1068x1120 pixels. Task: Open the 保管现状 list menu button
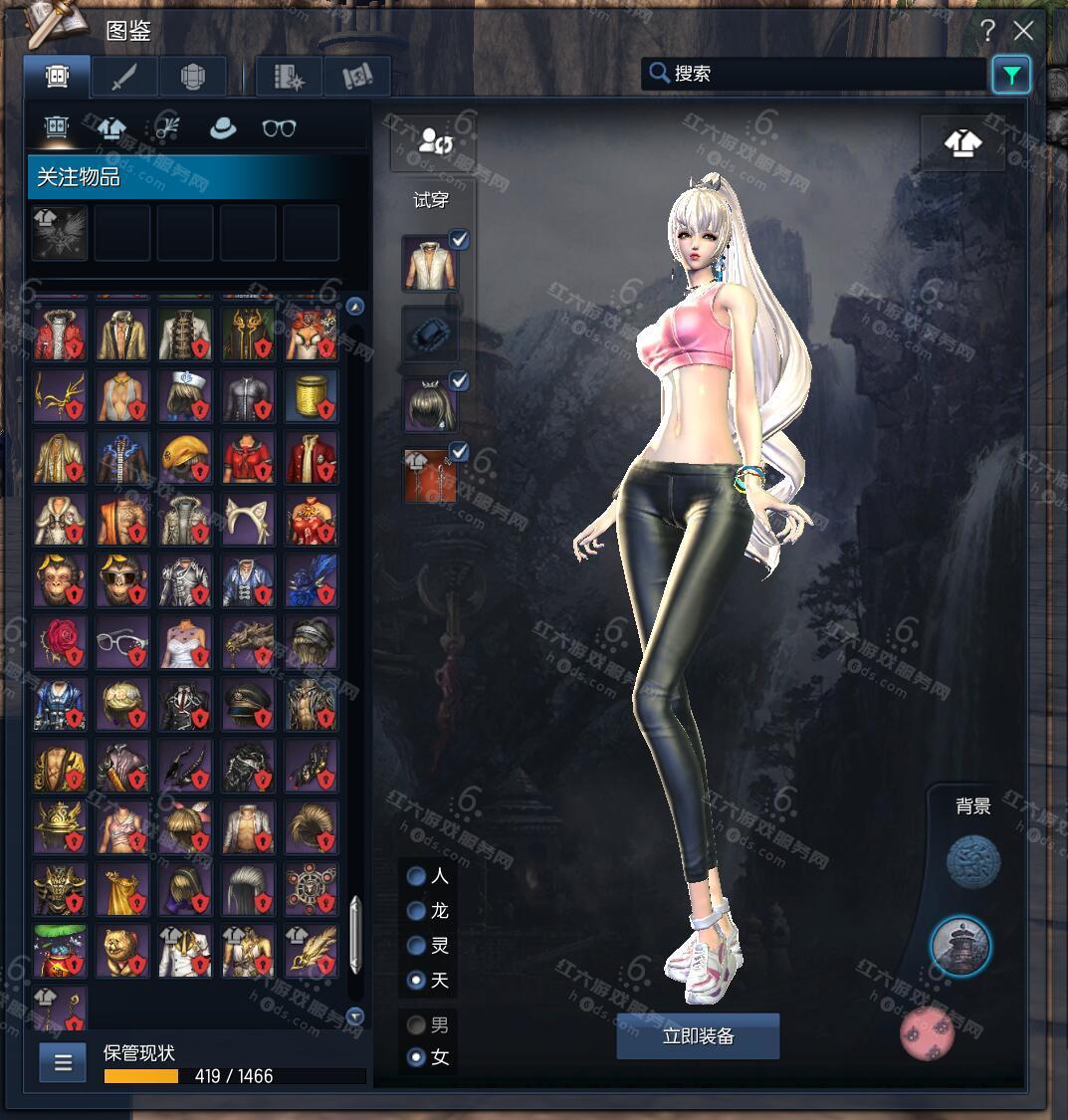(63, 1063)
